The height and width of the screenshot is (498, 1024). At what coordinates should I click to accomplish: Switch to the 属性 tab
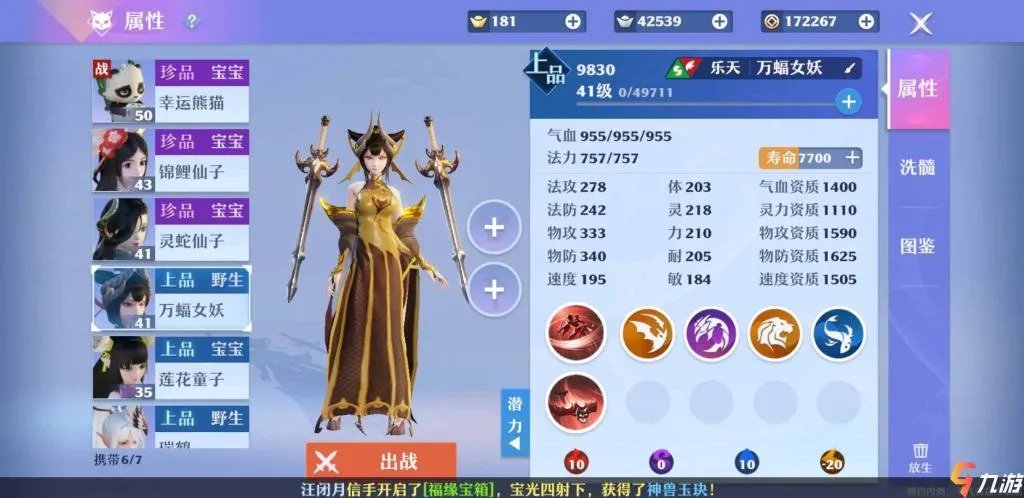click(x=917, y=89)
